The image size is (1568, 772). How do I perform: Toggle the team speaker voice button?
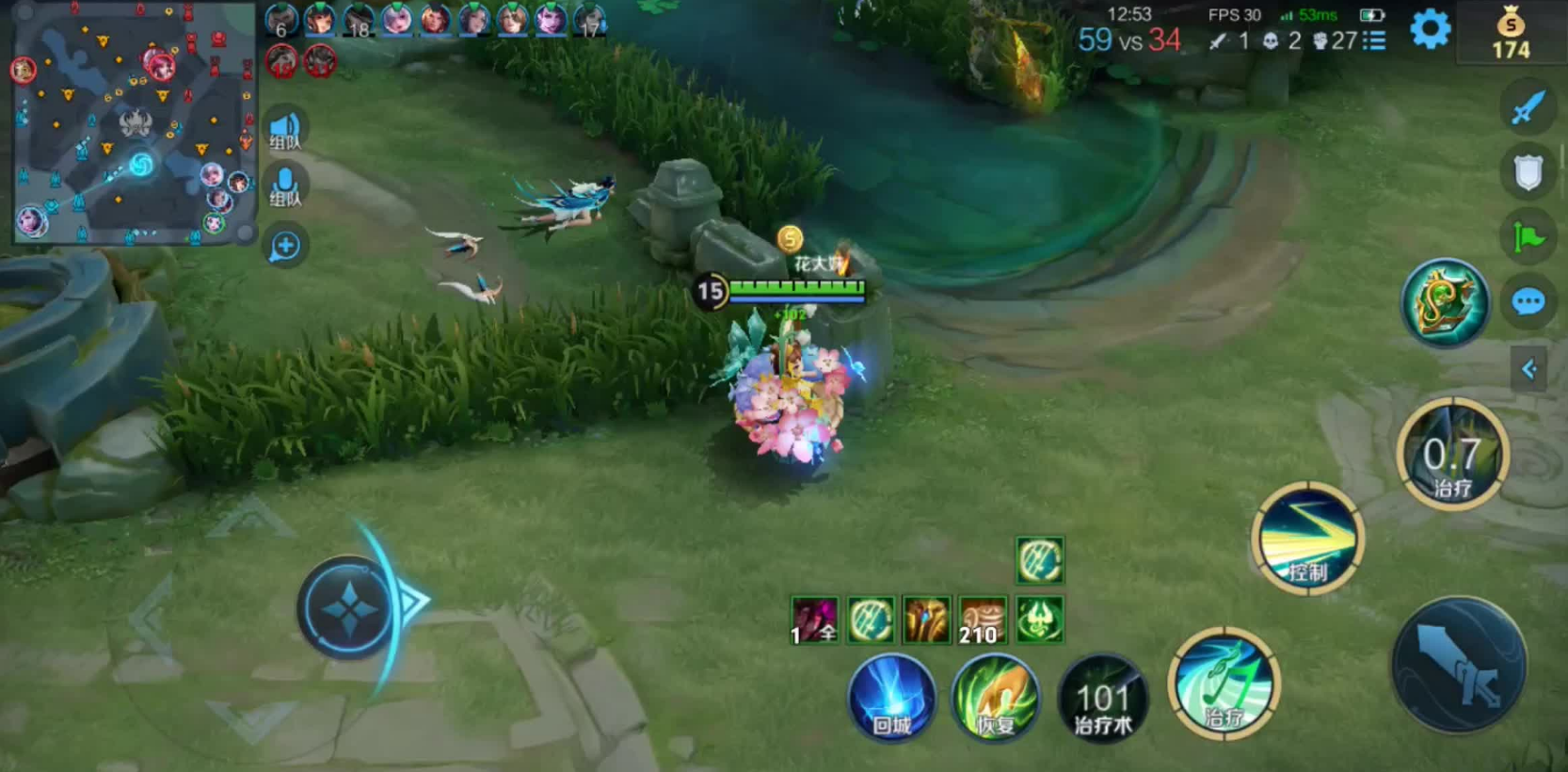pos(284,131)
